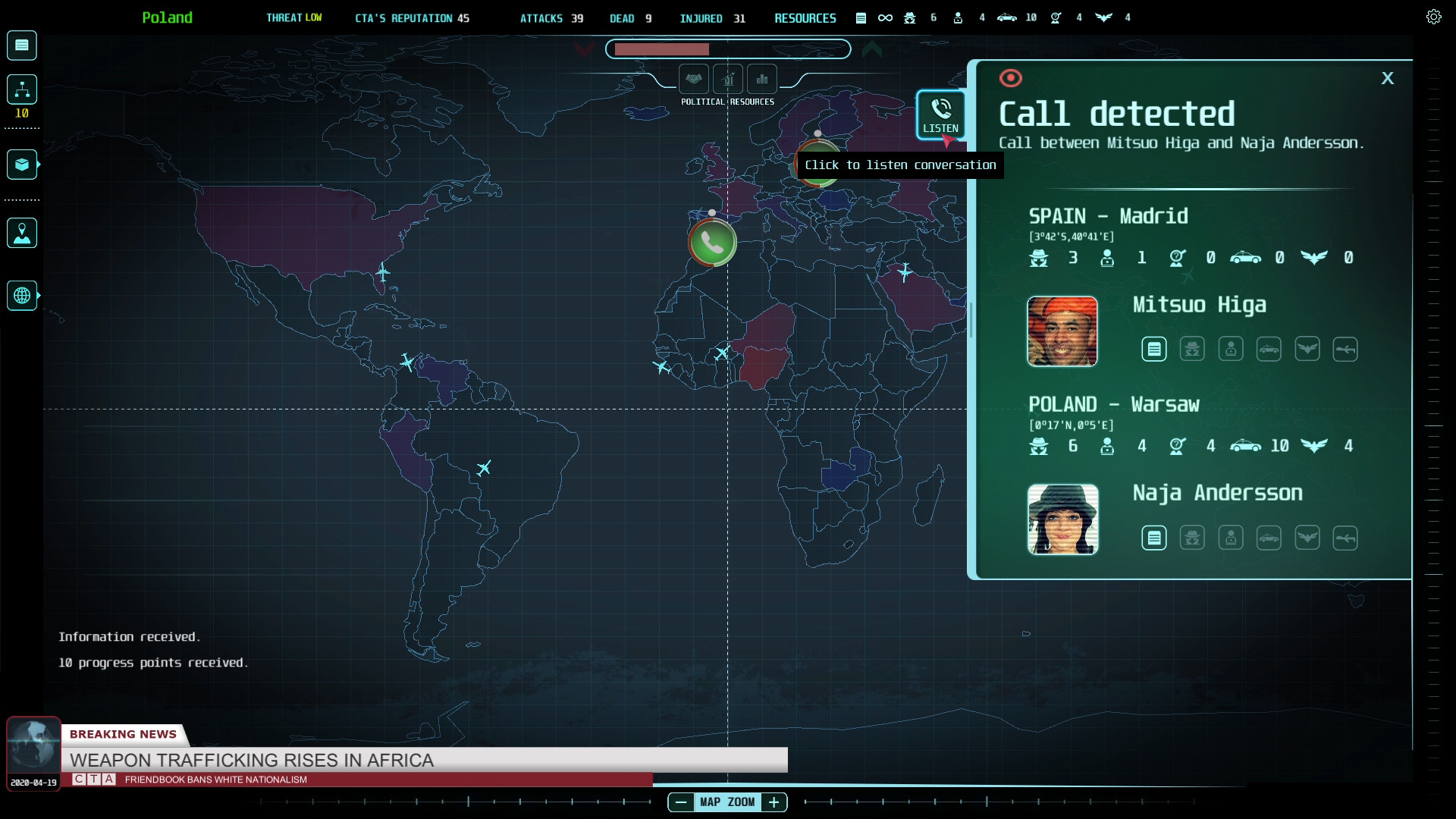Expand the arrow beside the globe sidebar icon
The image size is (1456, 819).
tap(38, 296)
